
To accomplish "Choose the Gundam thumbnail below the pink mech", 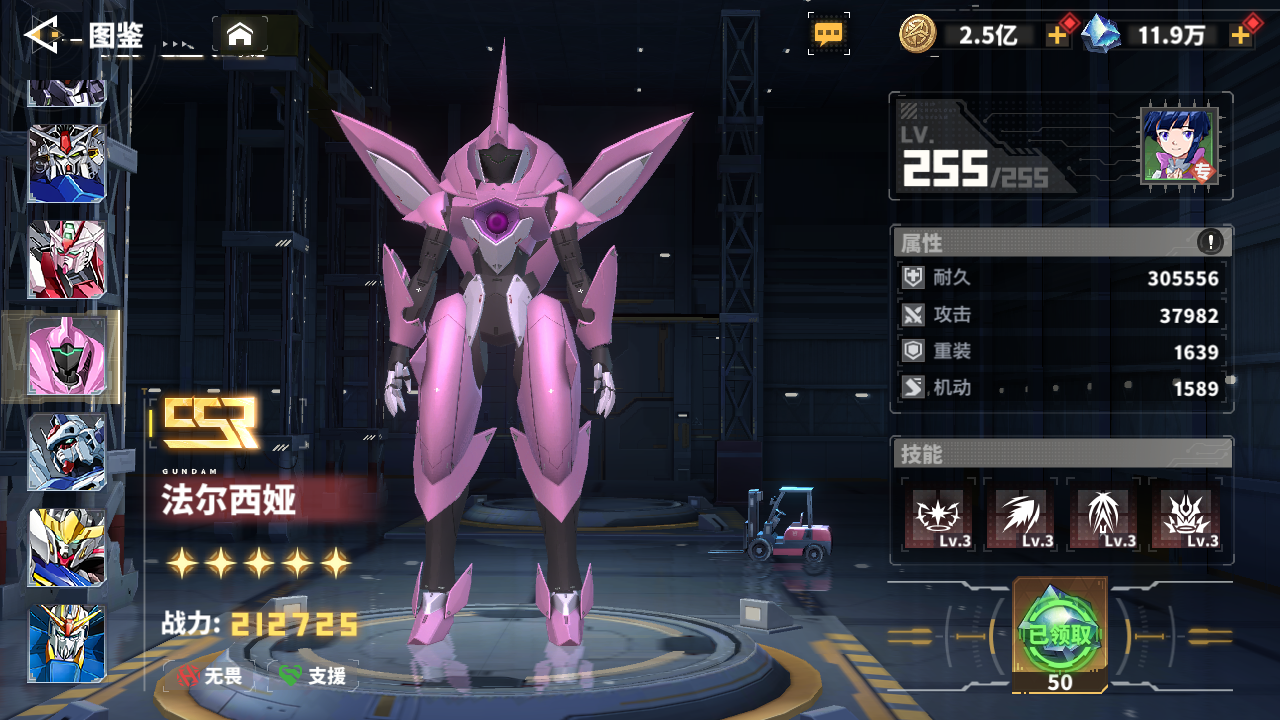I will point(66,451).
